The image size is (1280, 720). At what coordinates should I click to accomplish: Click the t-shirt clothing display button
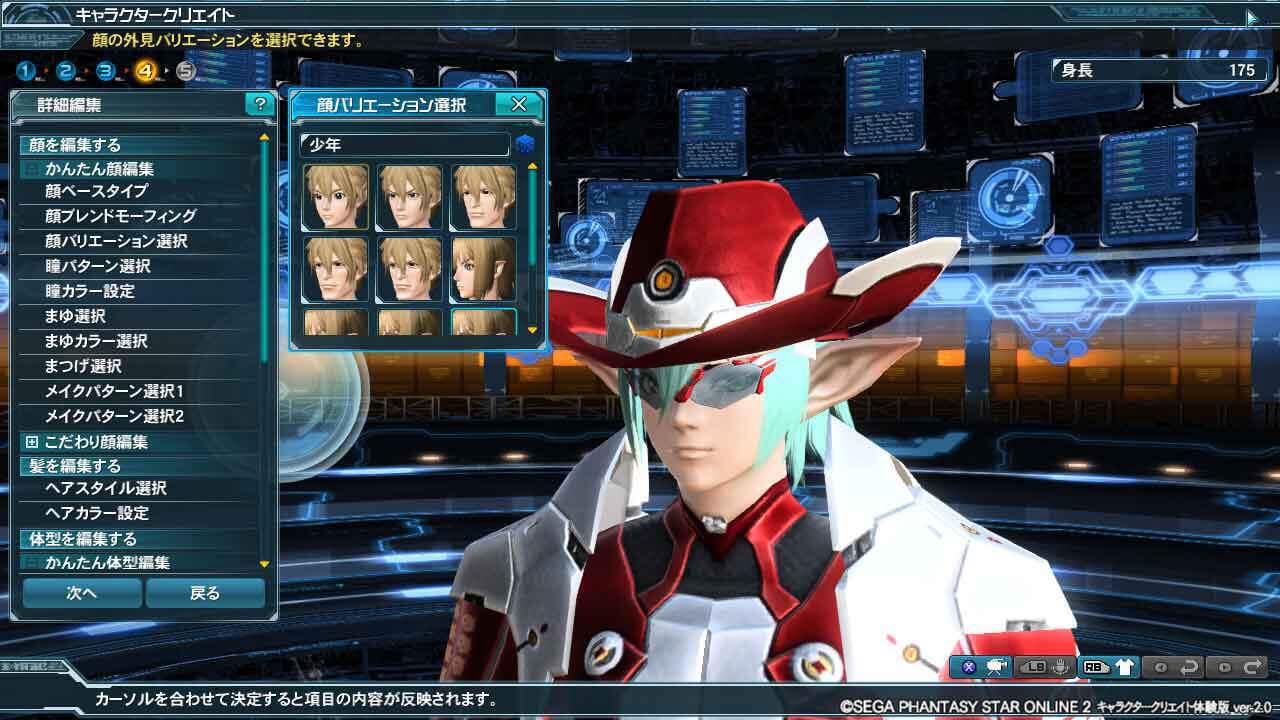pyautogui.click(x=1124, y=667)
